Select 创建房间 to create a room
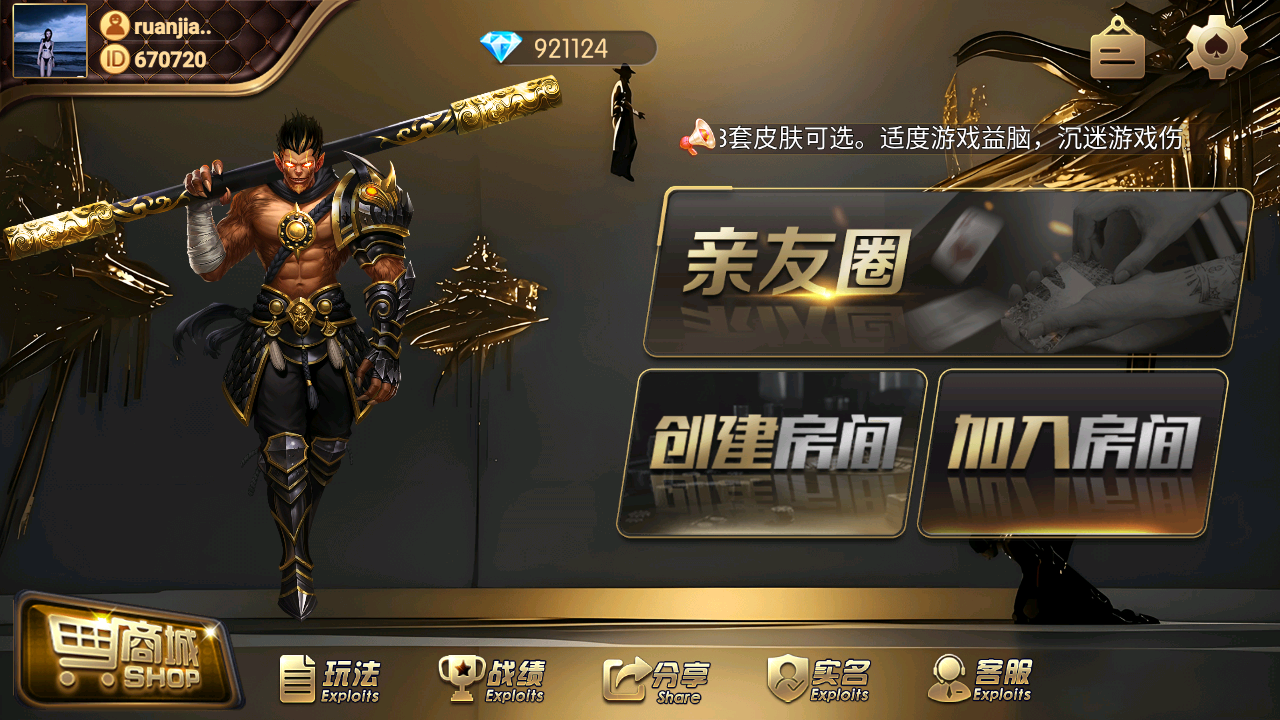Viewport: 1280px width, 720px height. 773,453
